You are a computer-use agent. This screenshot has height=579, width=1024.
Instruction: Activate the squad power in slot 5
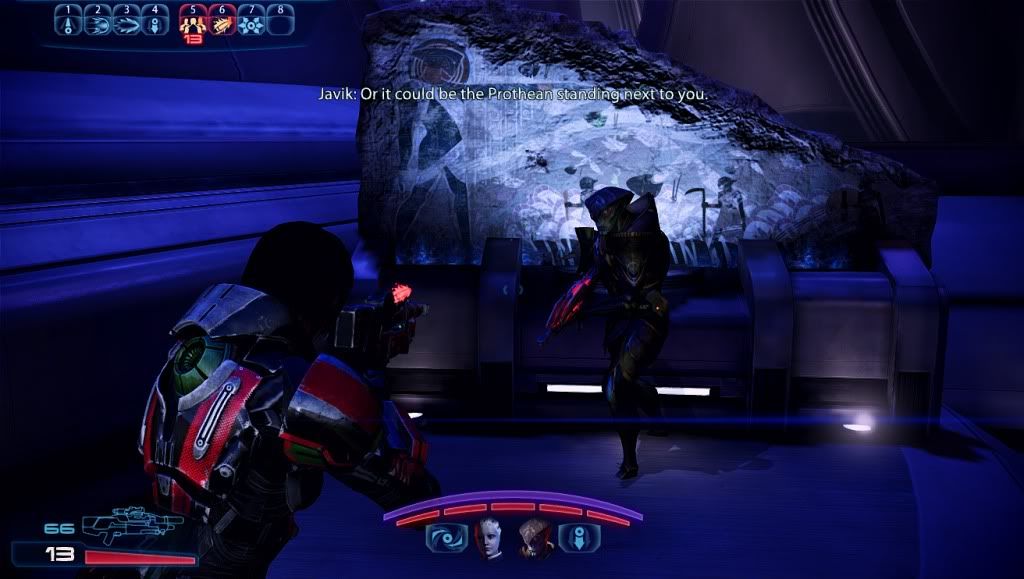click(191, 21)
